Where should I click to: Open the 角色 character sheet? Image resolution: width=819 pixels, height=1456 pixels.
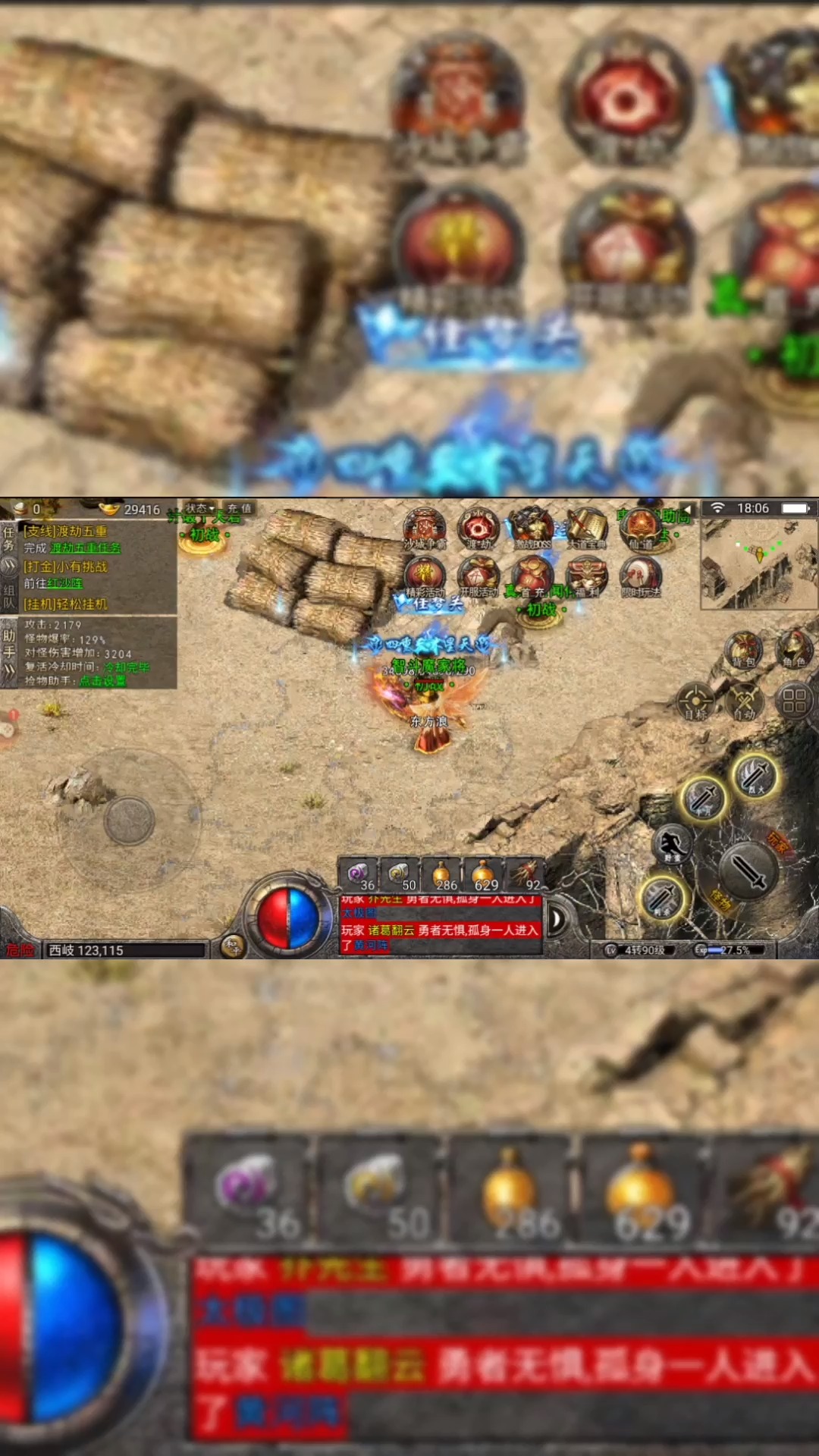coord(795,648)
